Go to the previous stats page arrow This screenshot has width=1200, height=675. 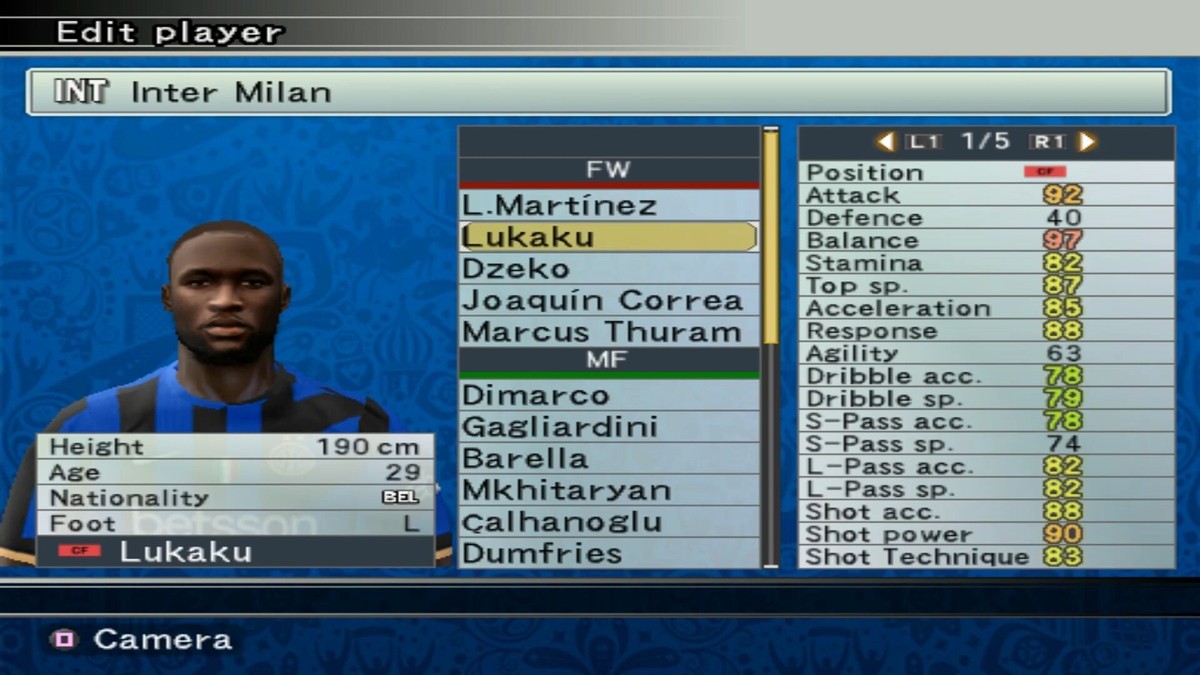click(885, 142)
